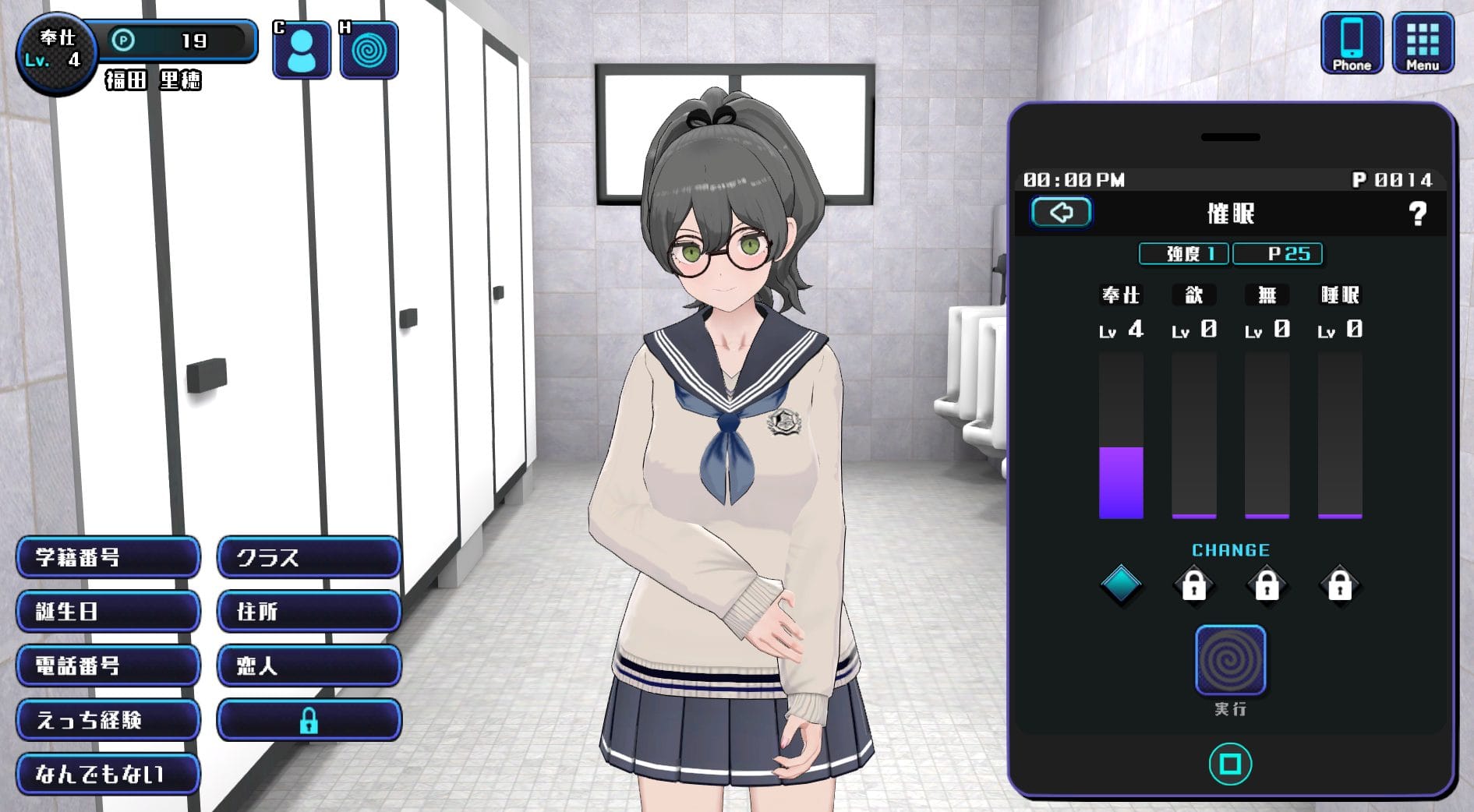Go back with the phone's arrow button
Image resolution: width=1474 pixels, height=812 pixels.
tap(1061, 212)
